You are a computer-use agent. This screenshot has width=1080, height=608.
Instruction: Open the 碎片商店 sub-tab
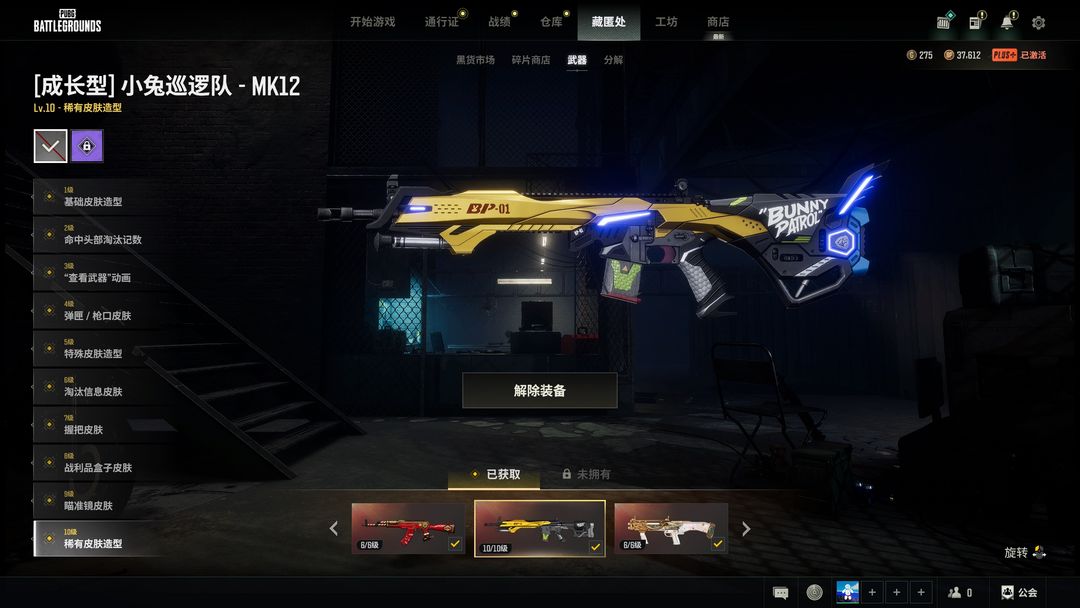click(x=530, y=60)
